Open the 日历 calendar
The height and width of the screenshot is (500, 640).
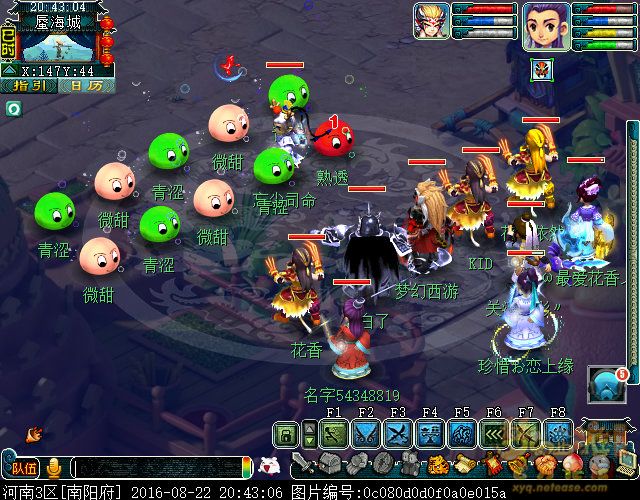click(x=85, y=87)
